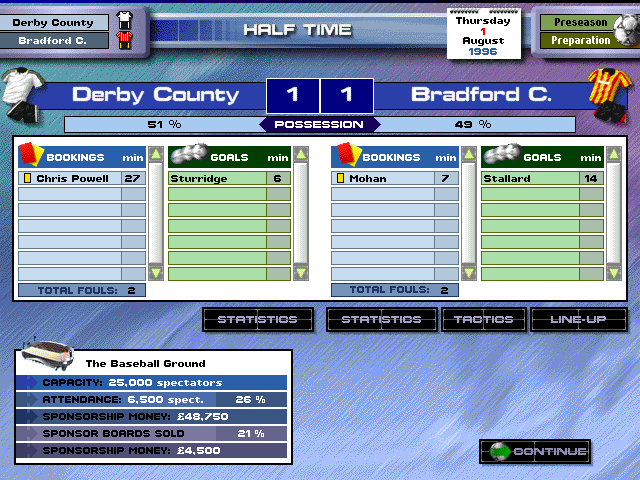Select Stallard's goal entry
Screen dimensions: 640x480
pyautogui.click(x=541, y=179)
